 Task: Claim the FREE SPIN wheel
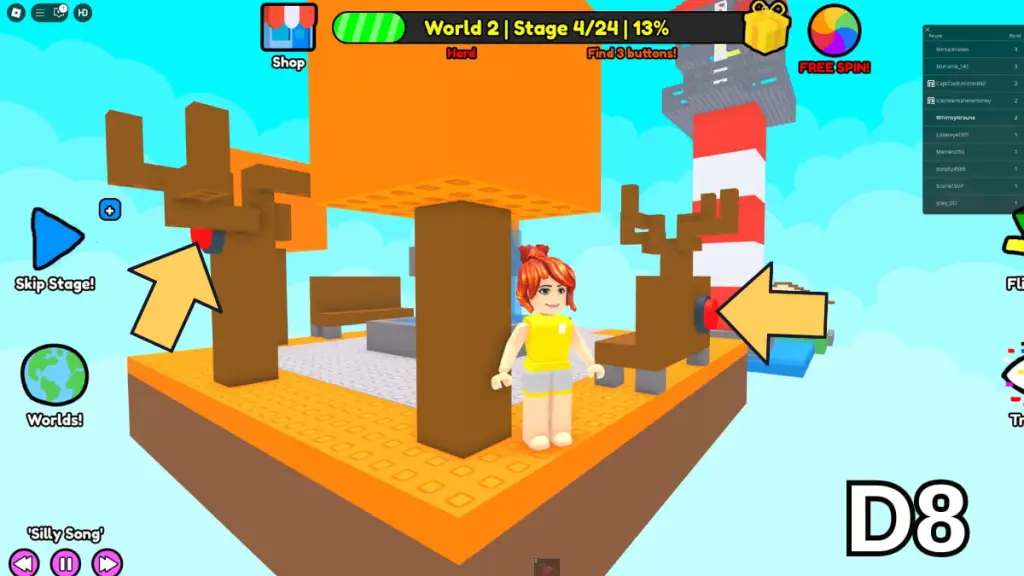(x=834, y=32)
